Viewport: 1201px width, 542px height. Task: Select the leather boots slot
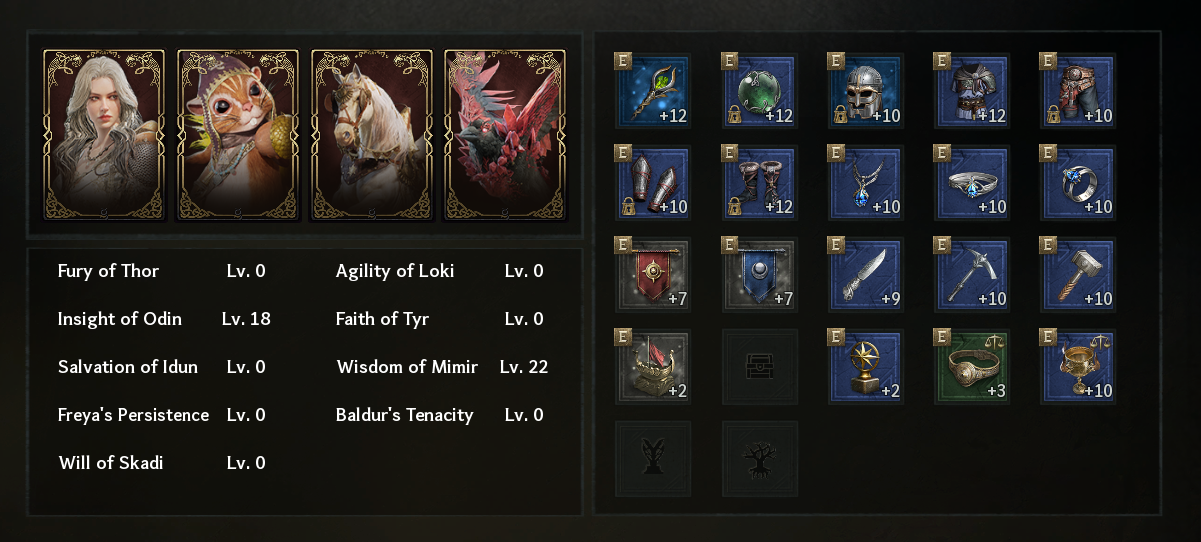tap(760, 184)
